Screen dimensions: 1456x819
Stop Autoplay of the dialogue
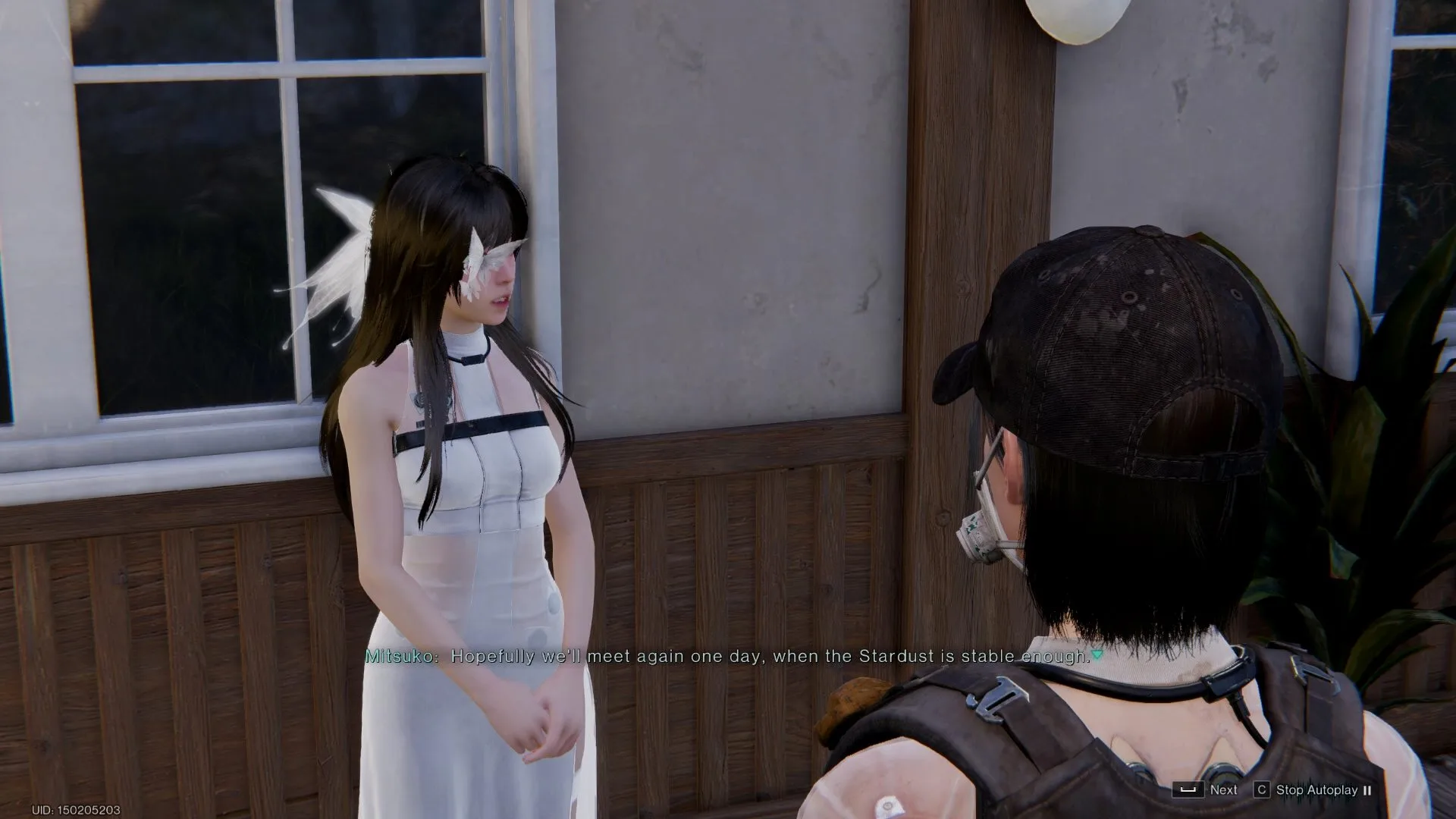pyautogui.click(x=1316, y=789)
